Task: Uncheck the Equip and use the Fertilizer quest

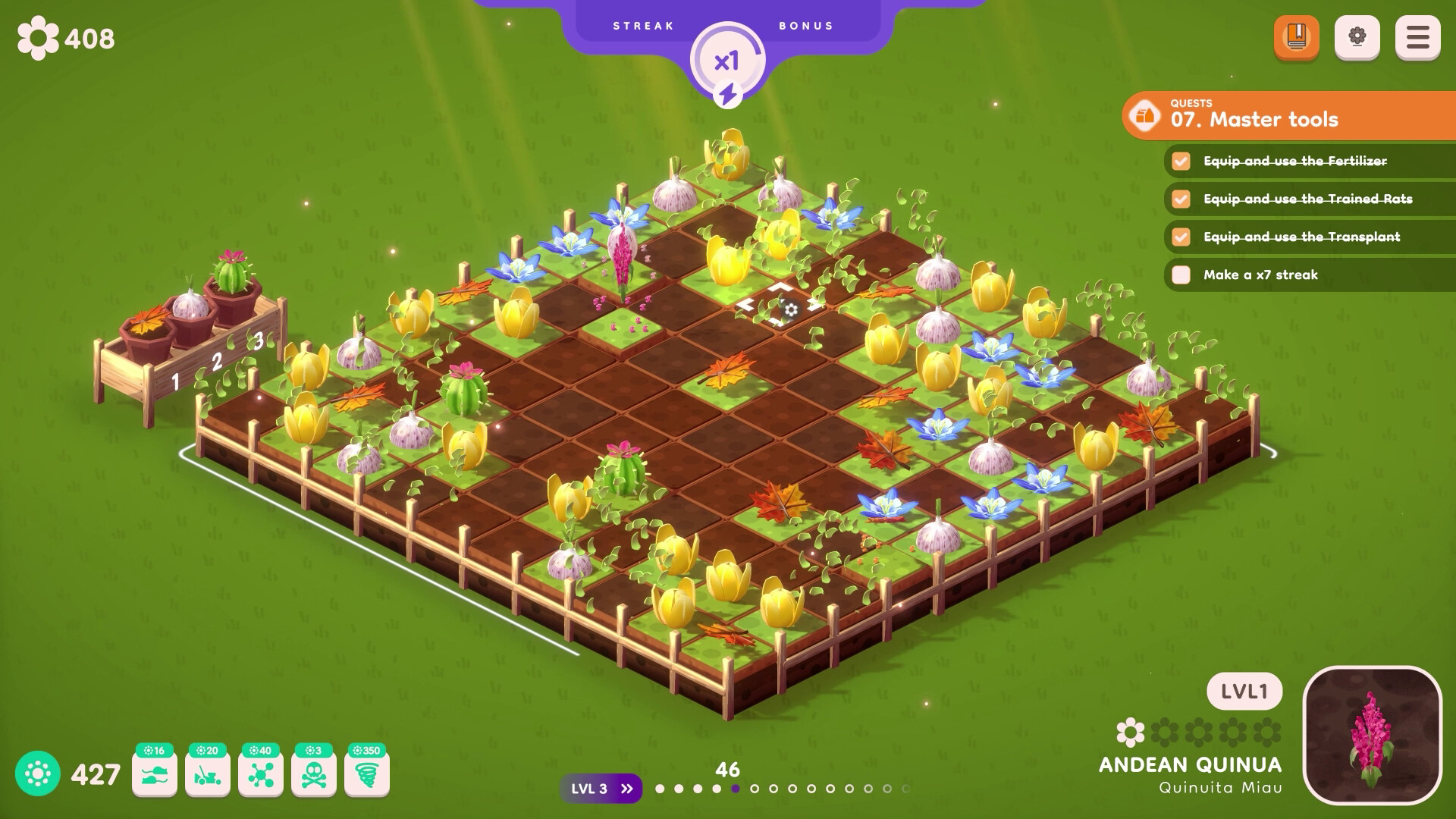Action: (x=1180, y=162)
